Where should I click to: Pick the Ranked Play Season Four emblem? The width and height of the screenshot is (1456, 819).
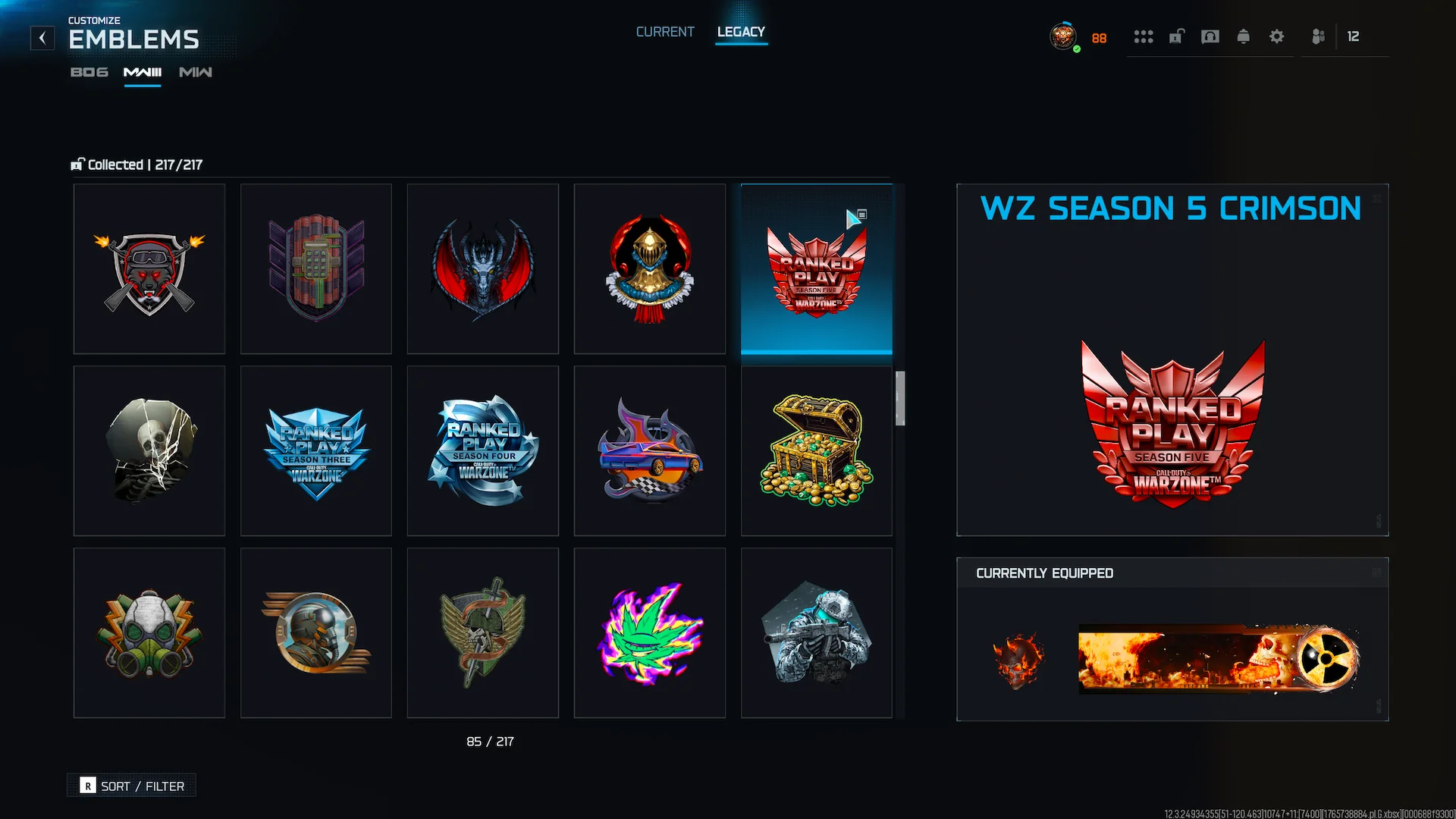coord(483,451)
